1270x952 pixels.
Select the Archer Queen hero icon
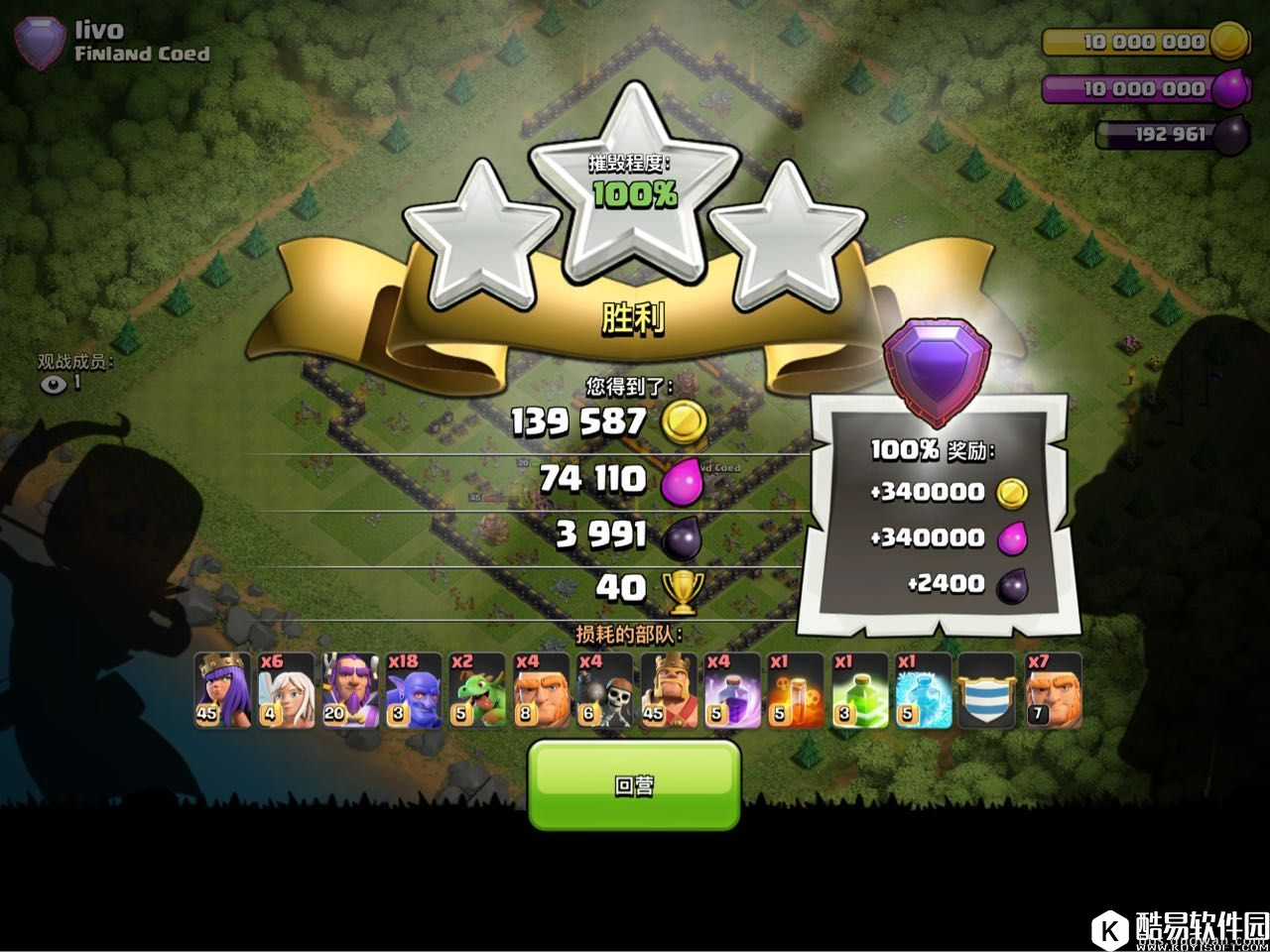pos(222,690)
